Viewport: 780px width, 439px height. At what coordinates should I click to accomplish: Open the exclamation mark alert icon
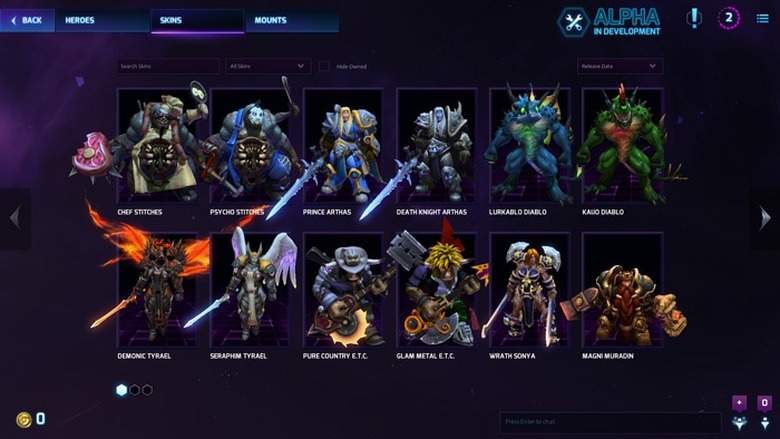(694, 18)
